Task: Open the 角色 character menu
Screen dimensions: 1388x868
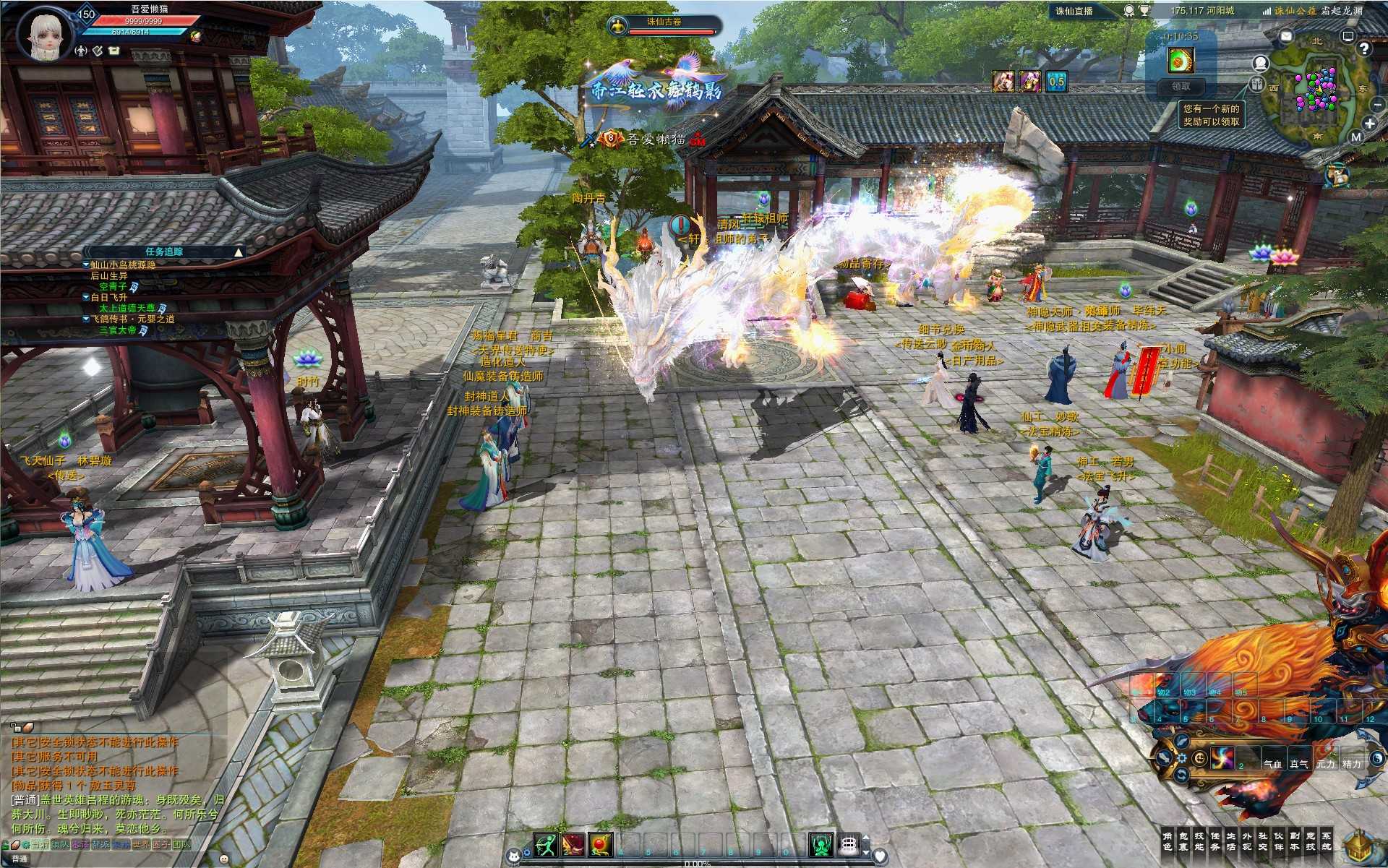Action: pos(1168,841)
